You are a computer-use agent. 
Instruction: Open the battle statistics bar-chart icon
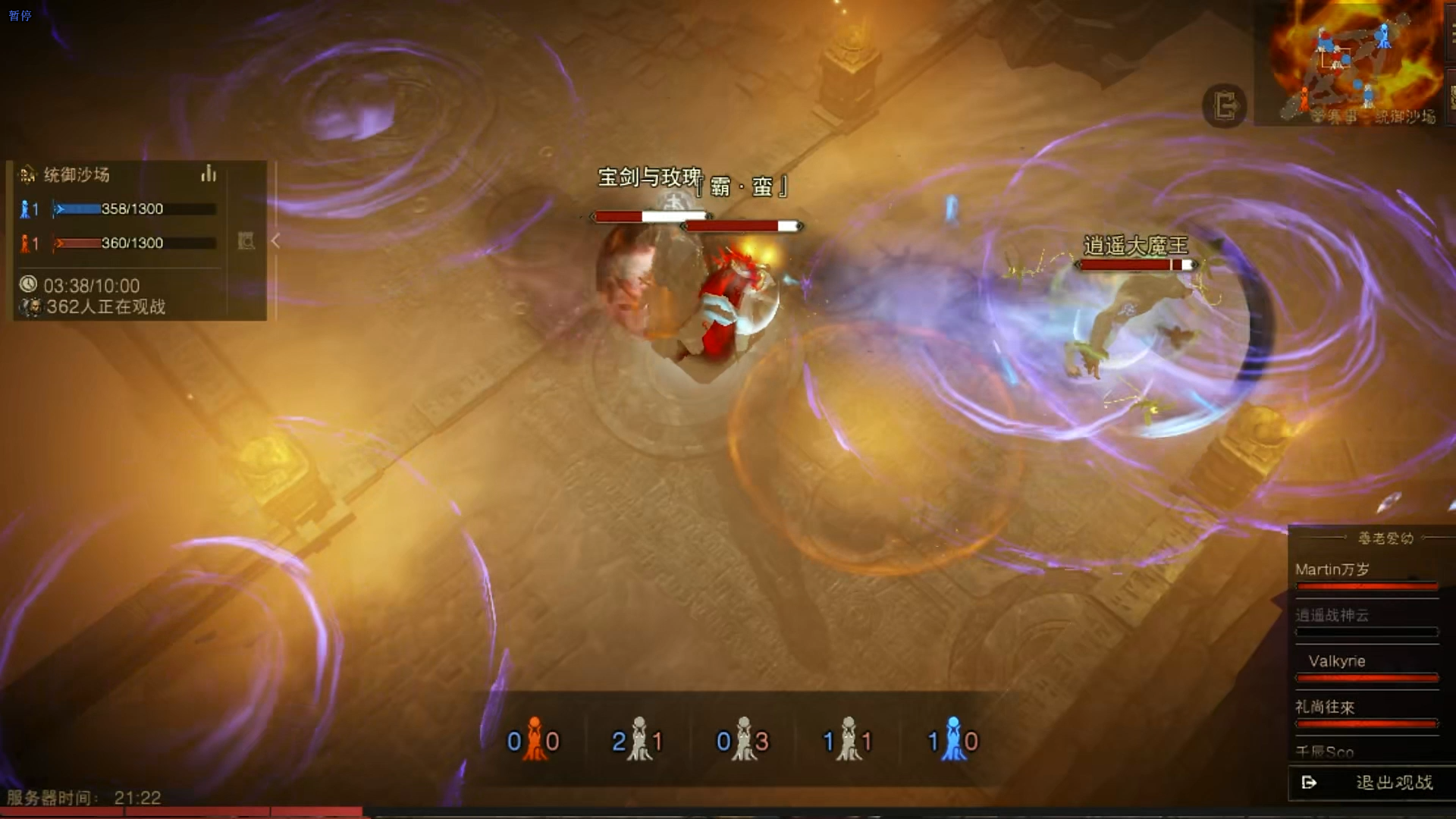coord(209,174)
